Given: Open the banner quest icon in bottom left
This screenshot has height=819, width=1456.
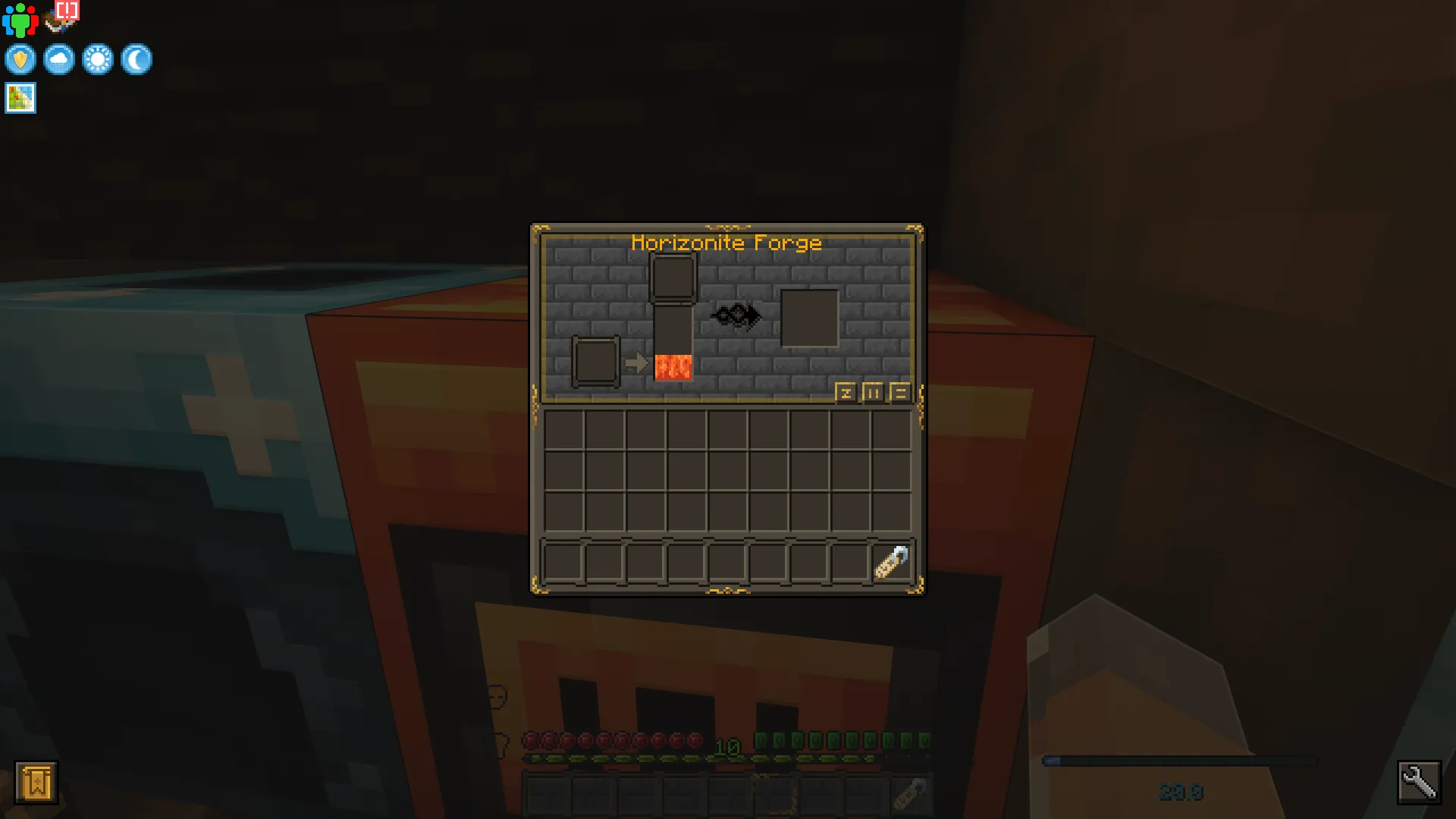Looking at the screenshot, I should click(x=36, y=783).
